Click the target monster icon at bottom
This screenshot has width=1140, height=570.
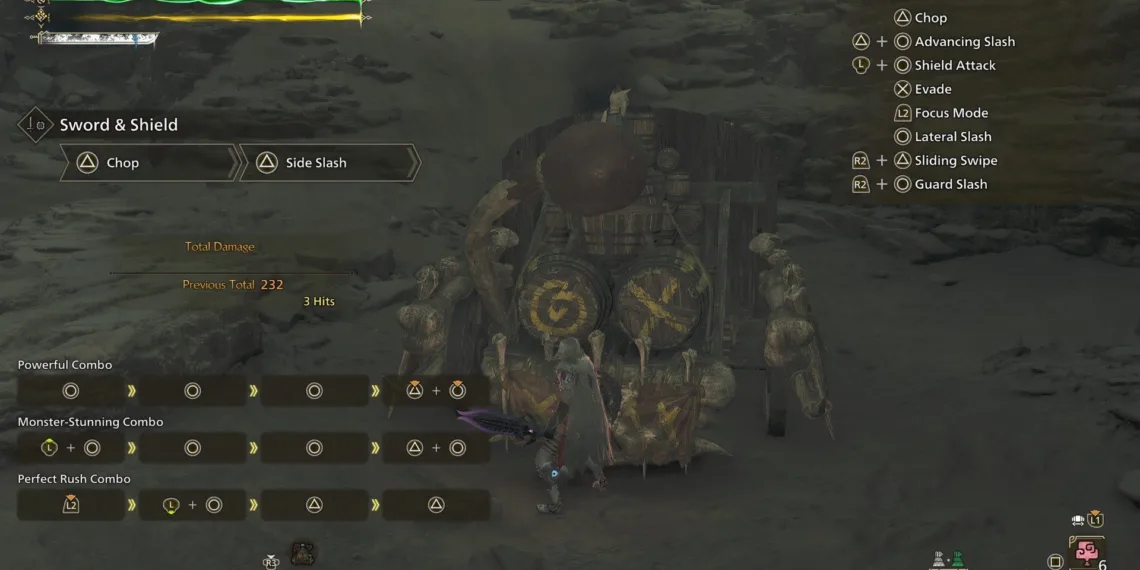pyautogui.click(x=302, y=554)
